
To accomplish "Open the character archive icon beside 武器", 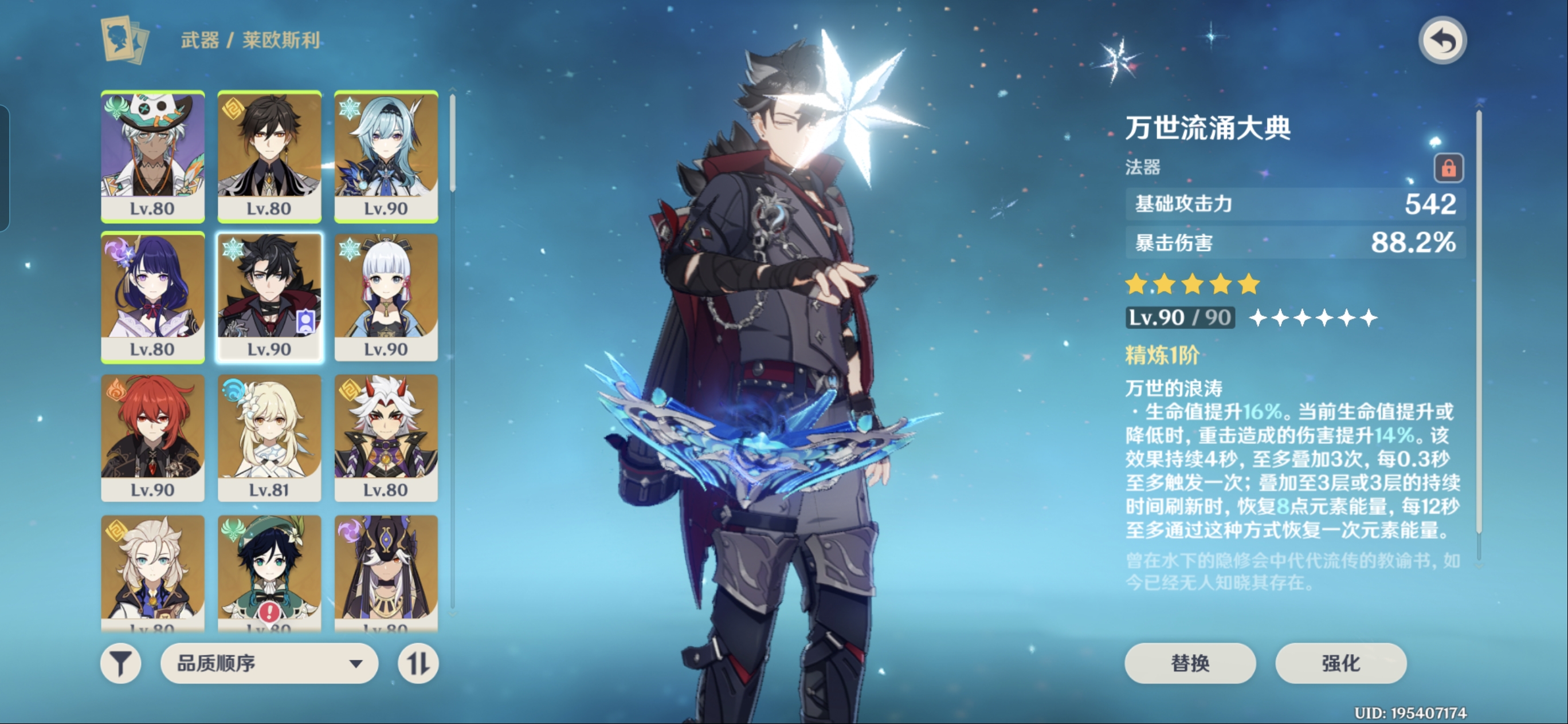I will point(124,40).
